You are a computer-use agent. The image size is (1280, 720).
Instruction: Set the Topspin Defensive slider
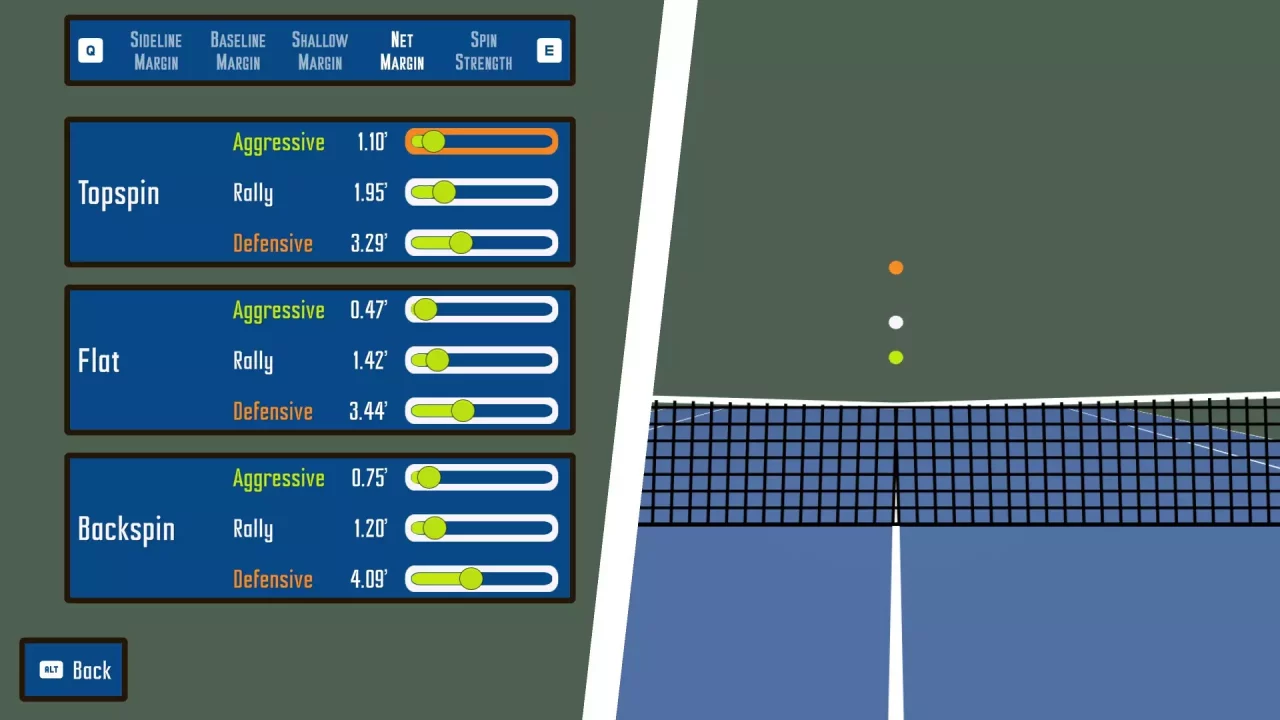pyautogui.click(x=460, y=242)
